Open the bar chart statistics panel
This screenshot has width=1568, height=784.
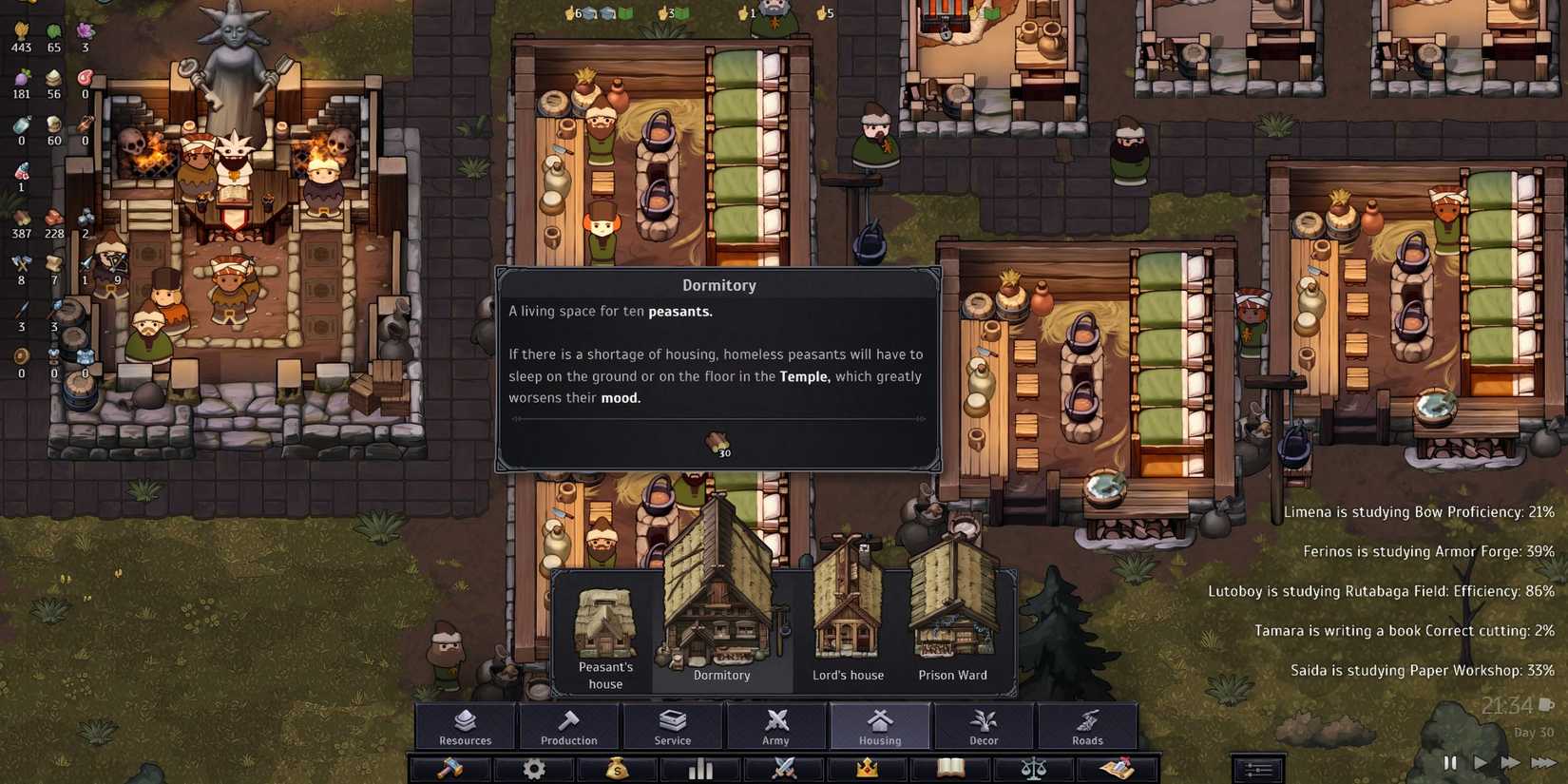(x=700, y=770)
